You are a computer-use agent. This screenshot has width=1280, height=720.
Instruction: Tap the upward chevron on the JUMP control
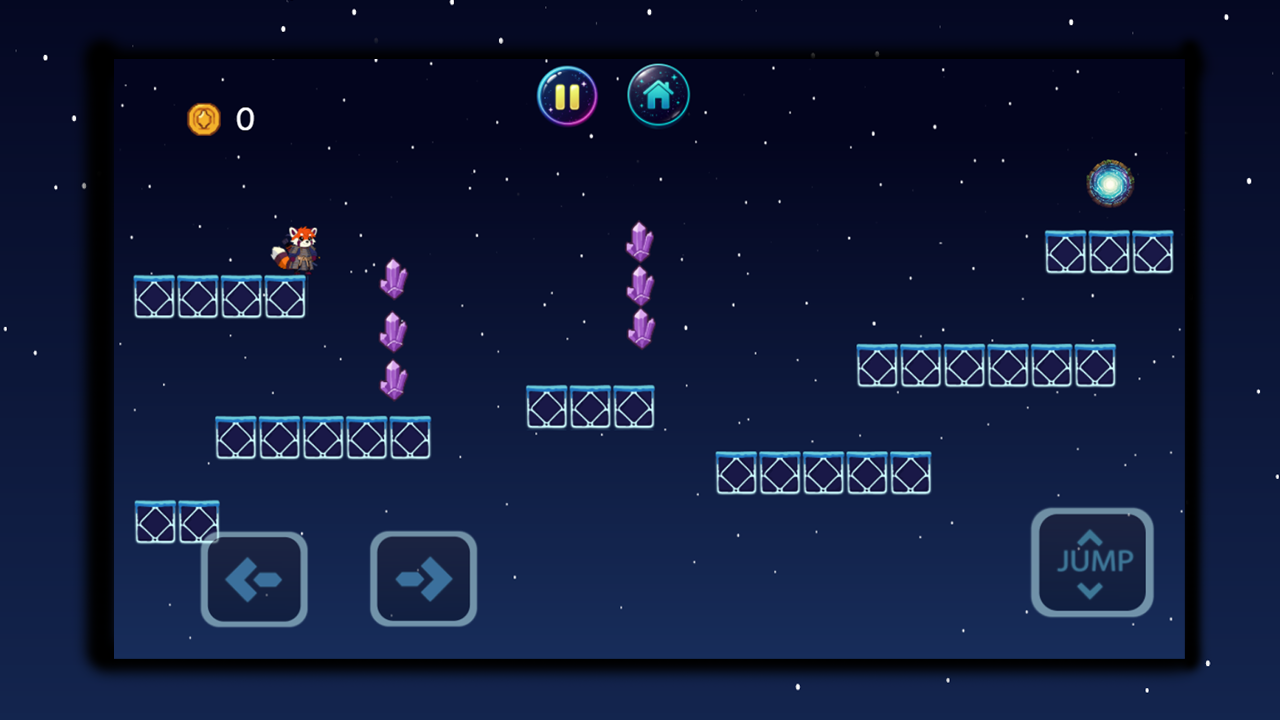[1092, 538]
